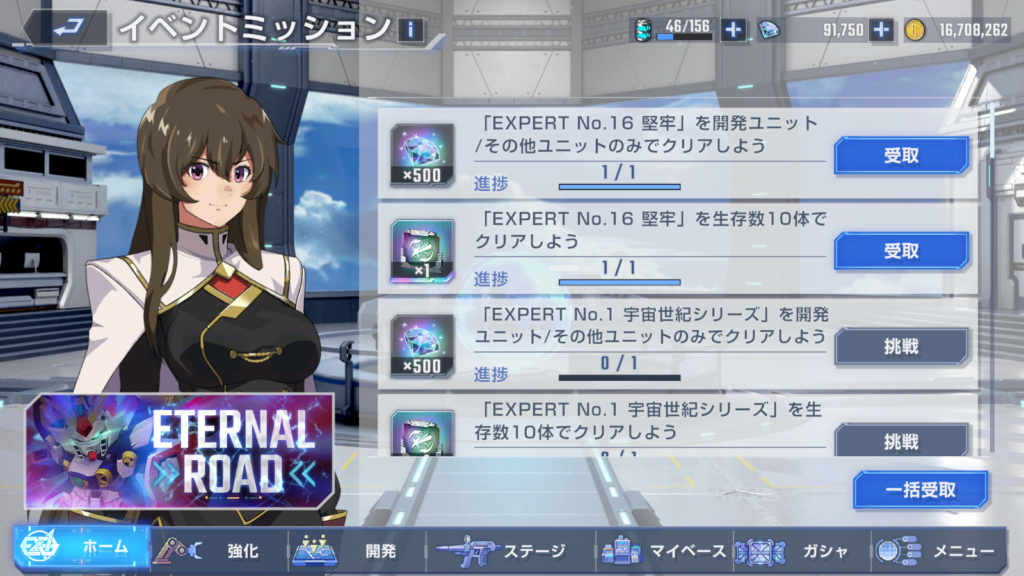Add stamina with the energy plus button
The image size is (1024, 576).
click(733, 30)
